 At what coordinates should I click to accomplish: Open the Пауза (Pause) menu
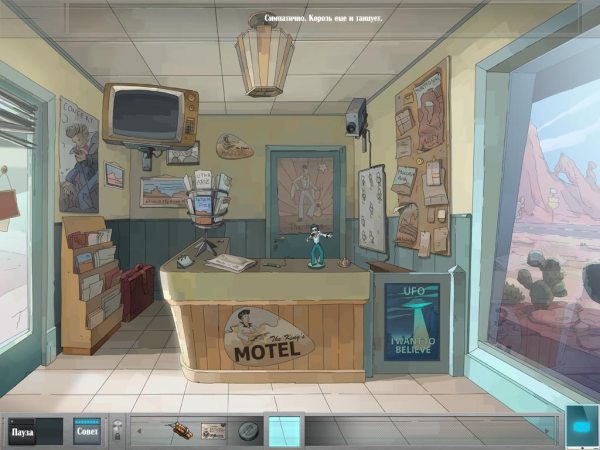pyautogui.click(x=23, y=432)
